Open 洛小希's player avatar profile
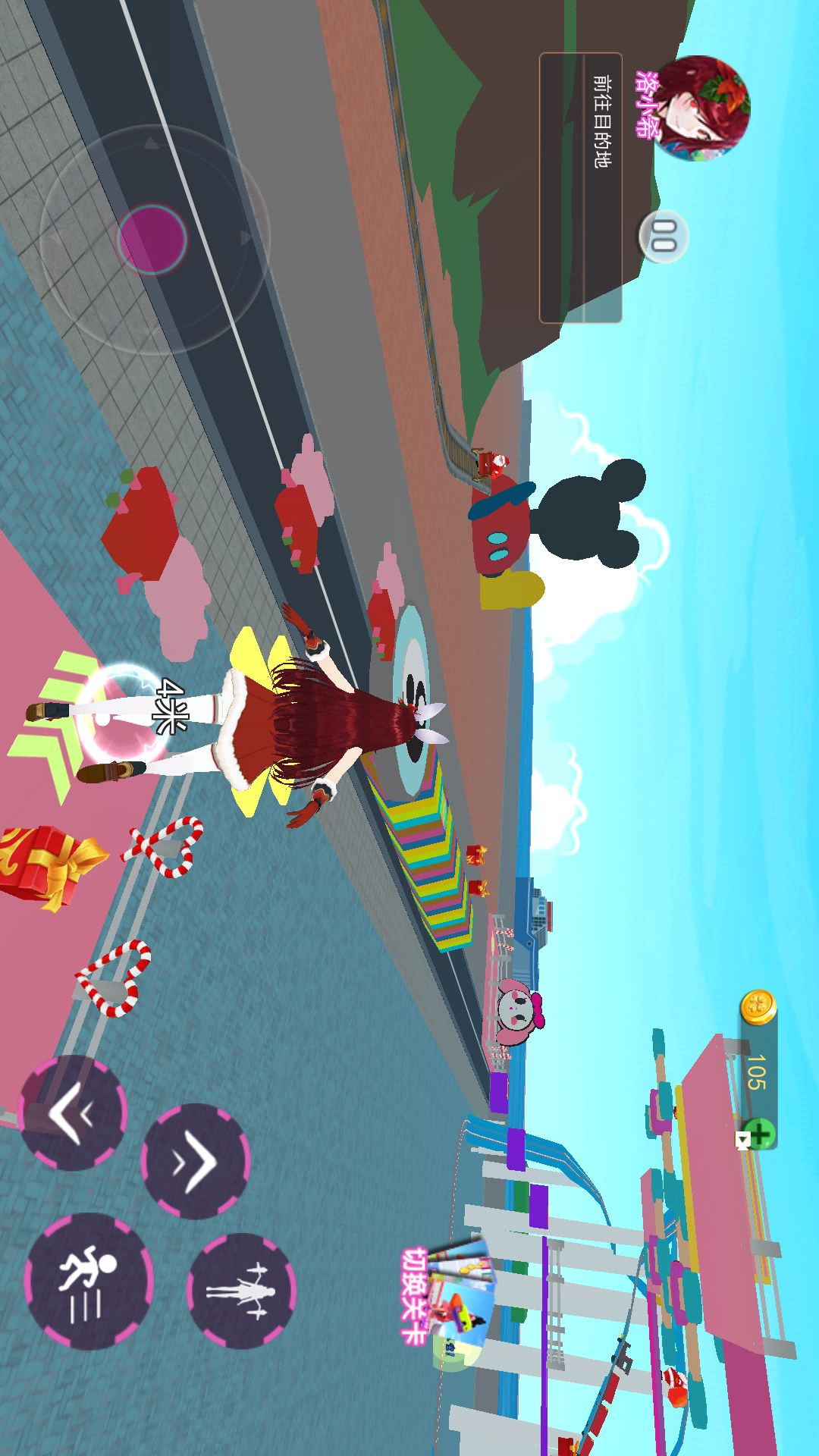This screenshot has height=1456, width=819. coord(701,107)
